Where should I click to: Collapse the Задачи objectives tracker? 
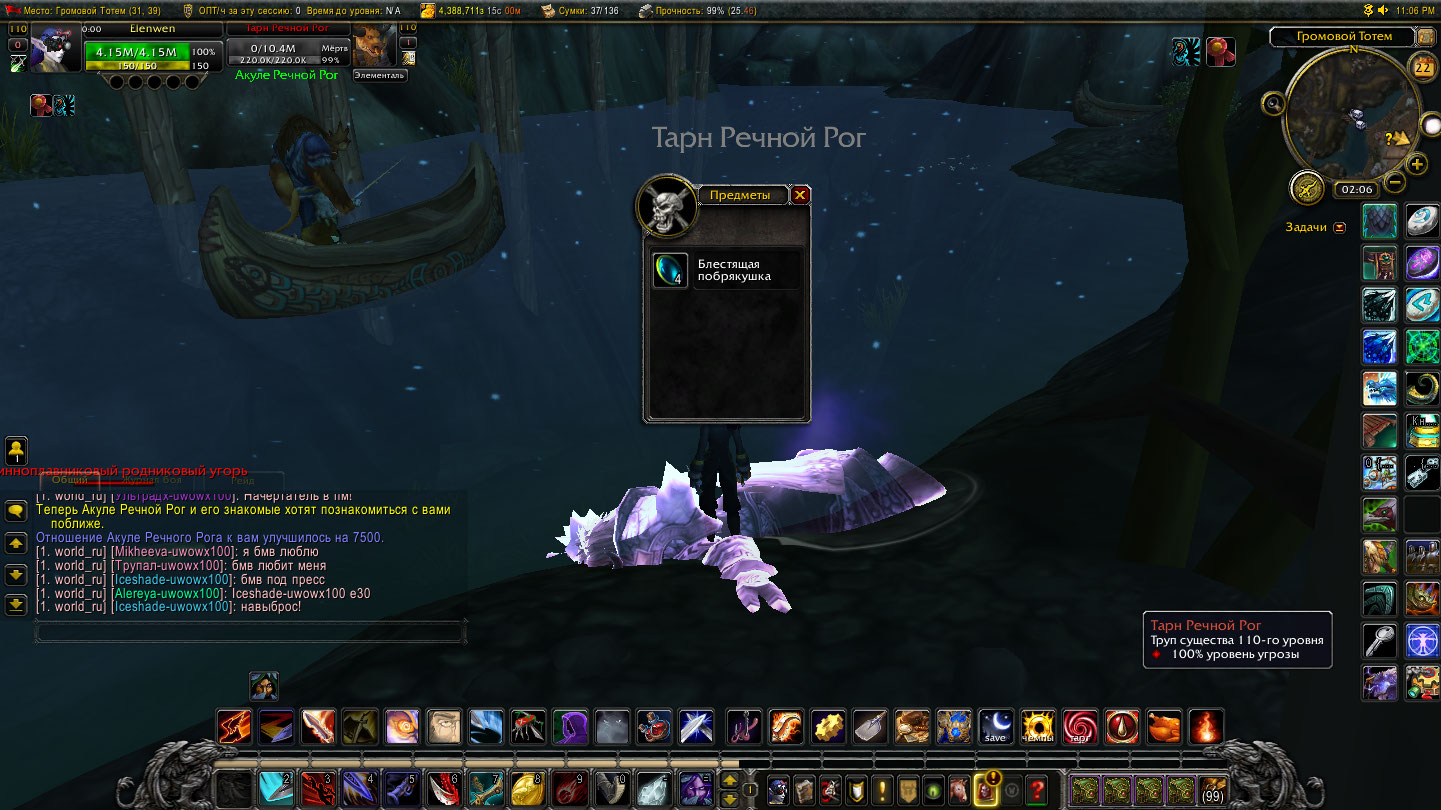click(x=1340, y=228)
